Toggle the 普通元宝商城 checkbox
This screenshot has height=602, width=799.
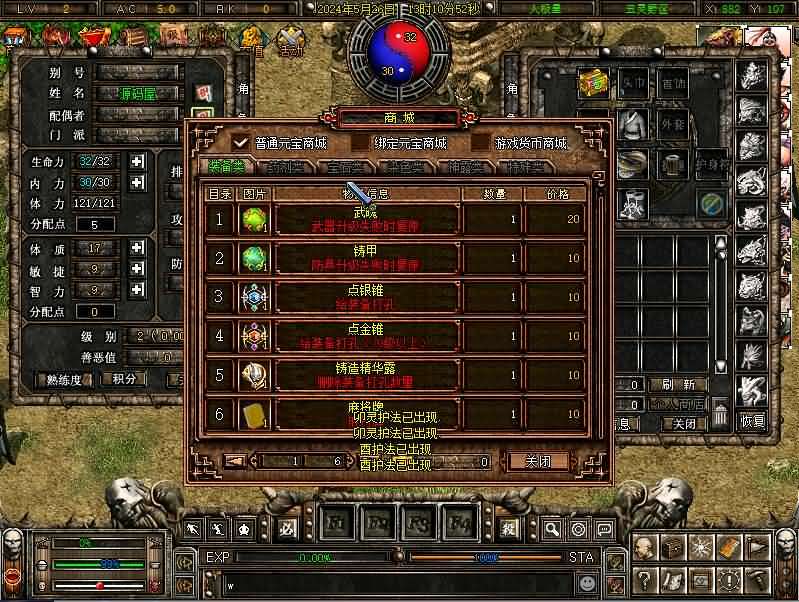[240, 143]
